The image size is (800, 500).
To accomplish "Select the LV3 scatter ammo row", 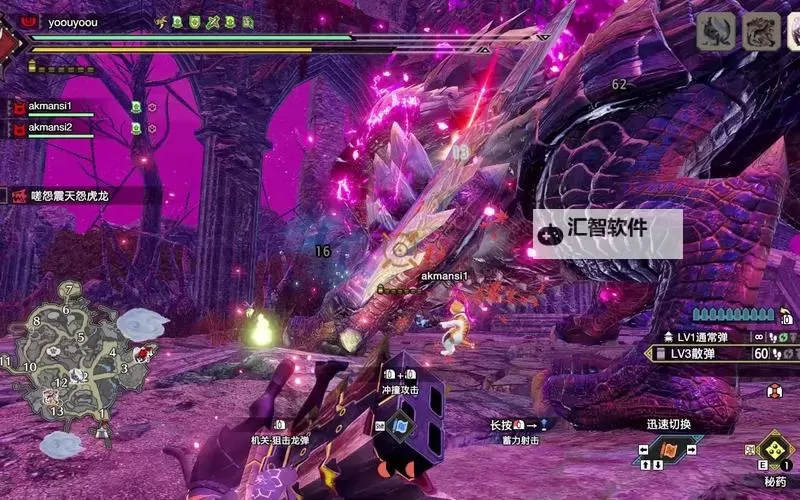I will 710,353.
